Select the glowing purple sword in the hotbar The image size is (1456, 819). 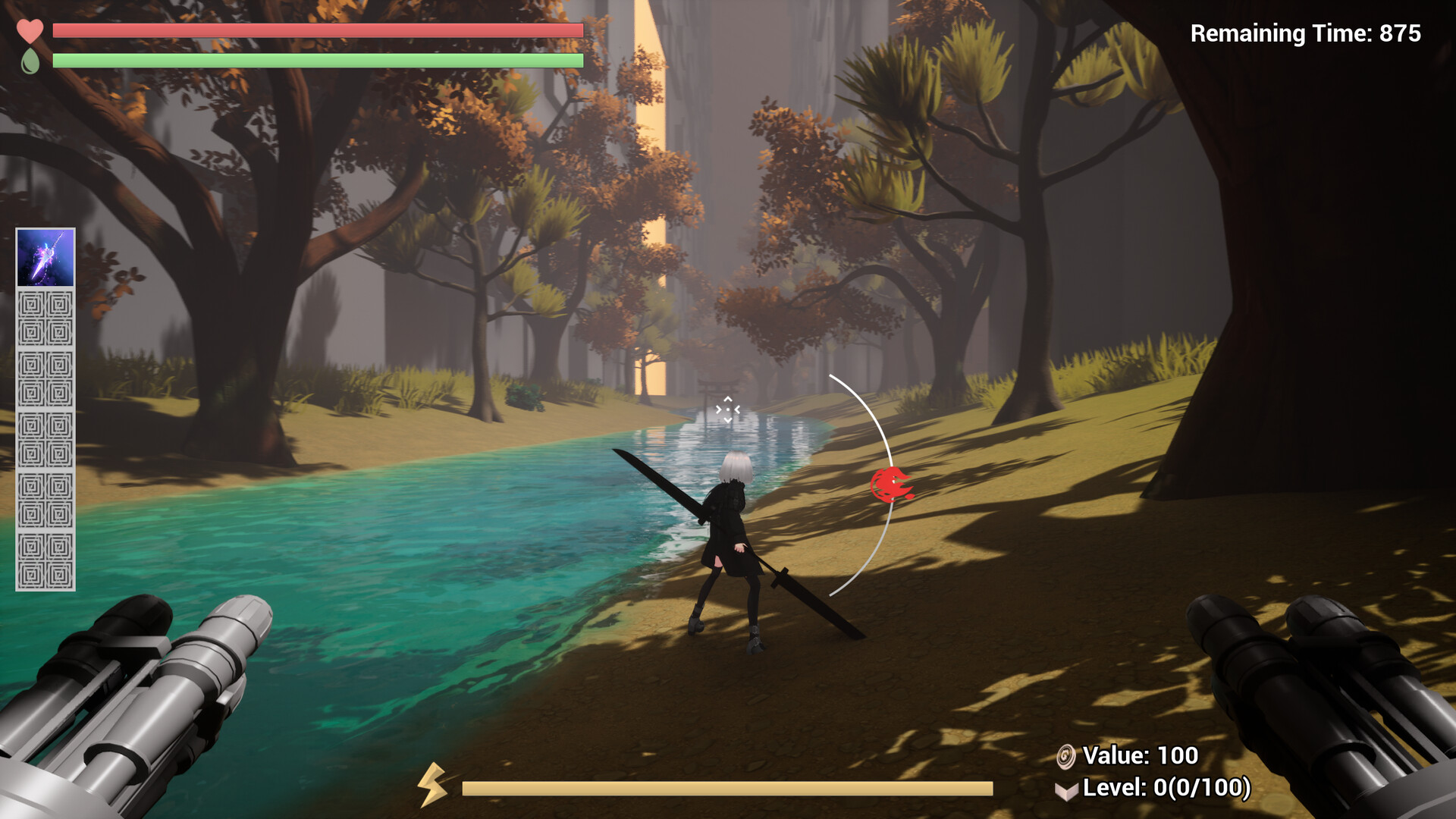pos(45,258)
